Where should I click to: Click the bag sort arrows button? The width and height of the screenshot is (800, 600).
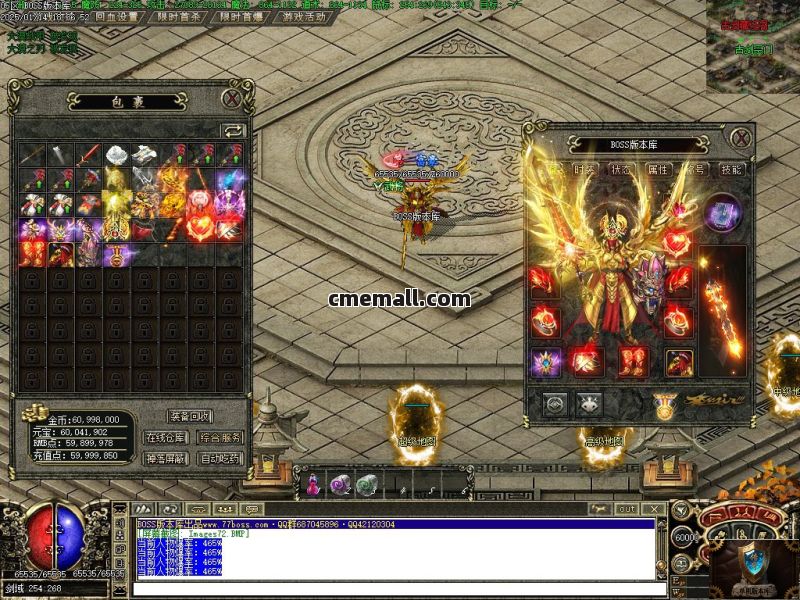(232, 130)
